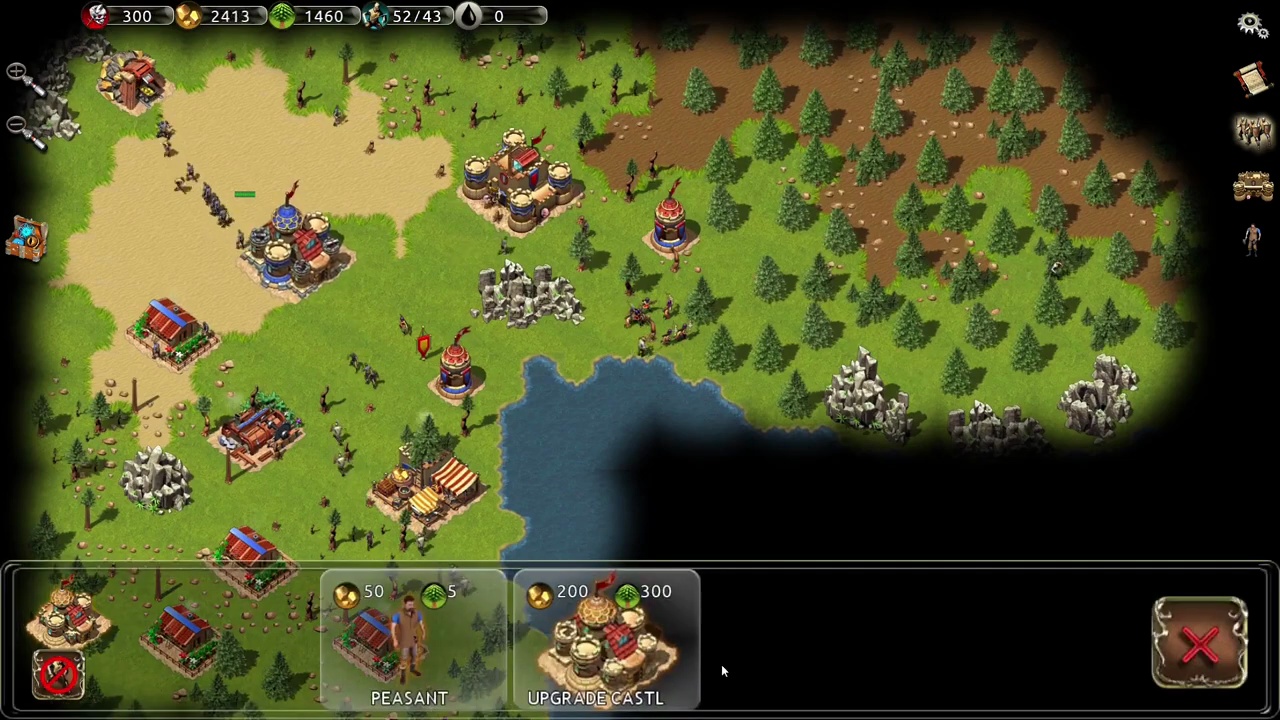Click the red prohibition cancel button
Image resolution: width=1280 pixels, height=720 pixels.
coord(58,674)
